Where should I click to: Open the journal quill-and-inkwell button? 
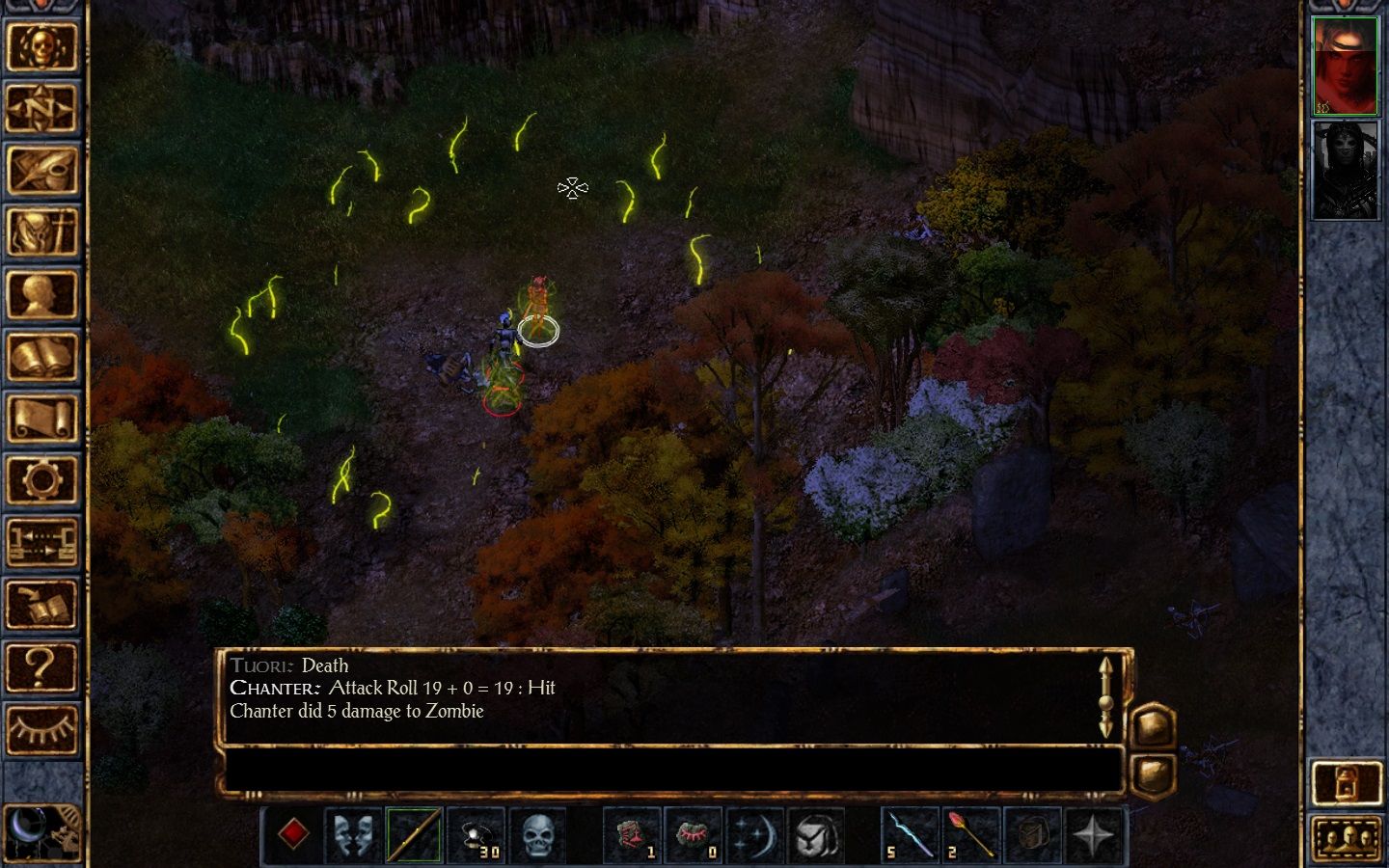tap(41, 171)
